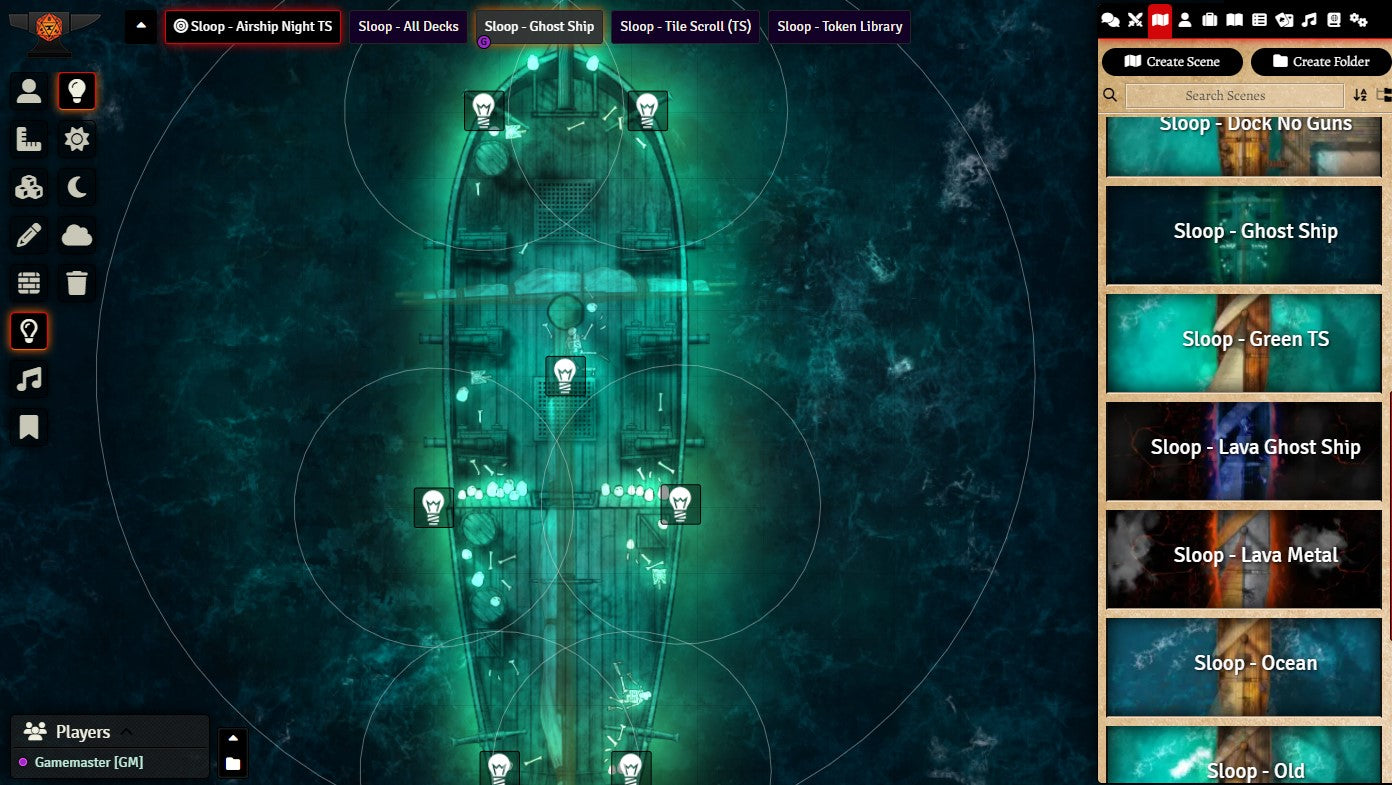Select the Sloop - Token Library scene tab
The height and width of the screenshot is (785, 1392).
point(839,27)
